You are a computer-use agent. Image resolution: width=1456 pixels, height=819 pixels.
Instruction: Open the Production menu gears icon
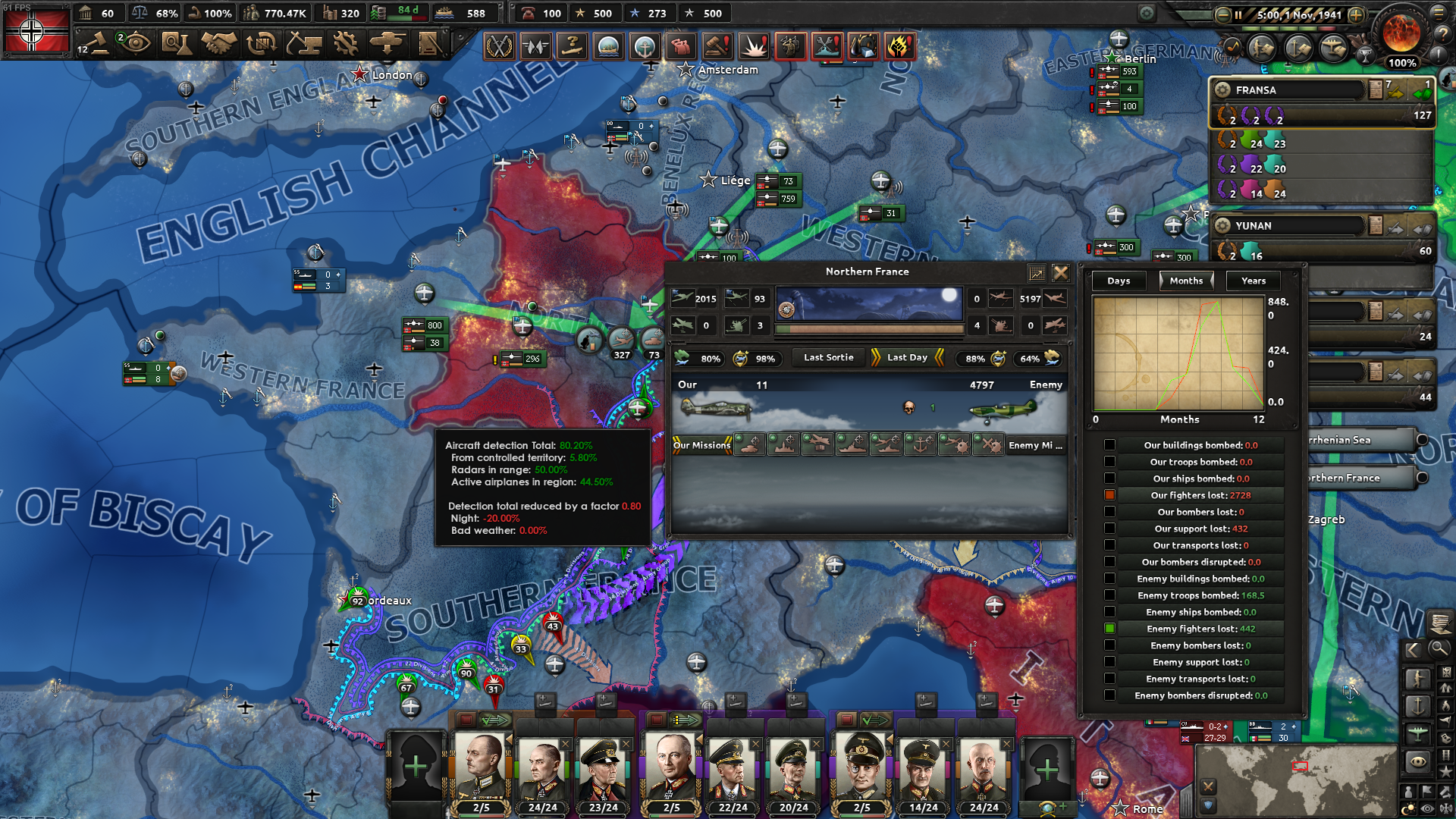coord(346,44)
